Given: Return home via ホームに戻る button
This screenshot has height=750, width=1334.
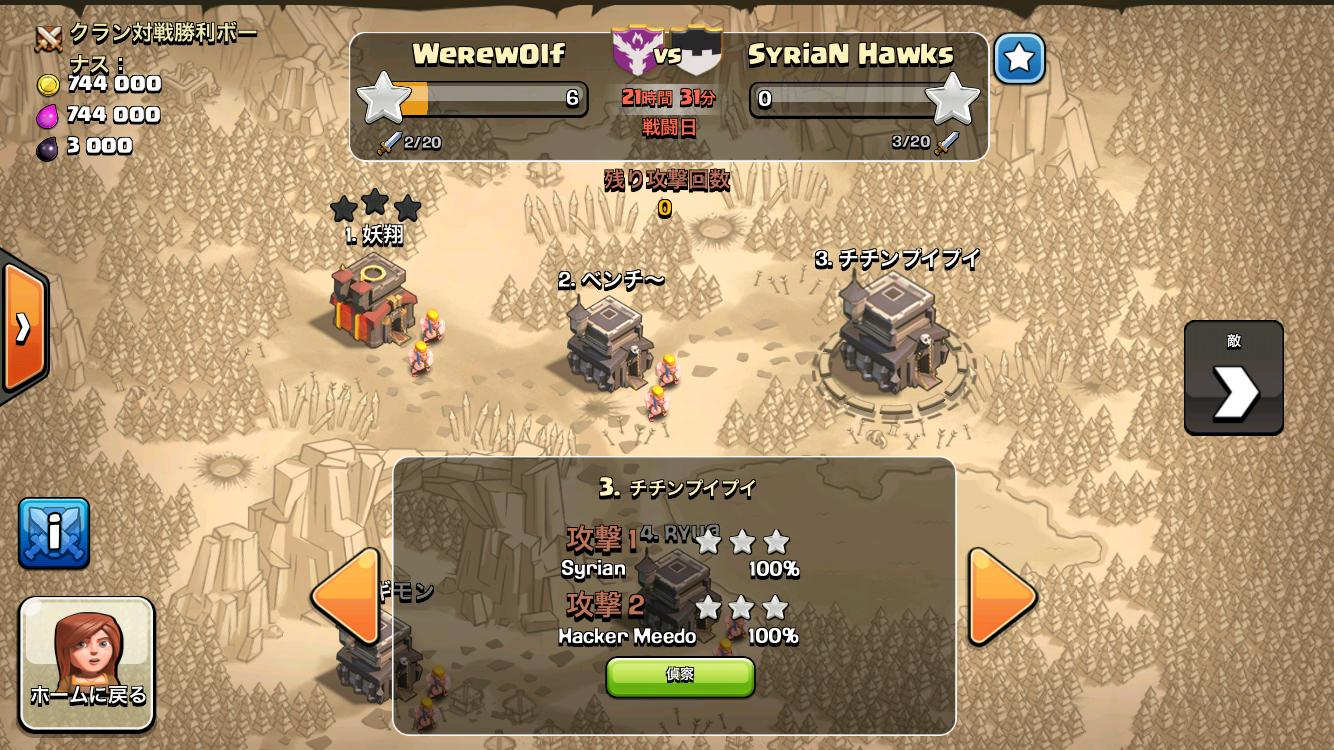Looking at the screenshot, I should click(88, 663).
